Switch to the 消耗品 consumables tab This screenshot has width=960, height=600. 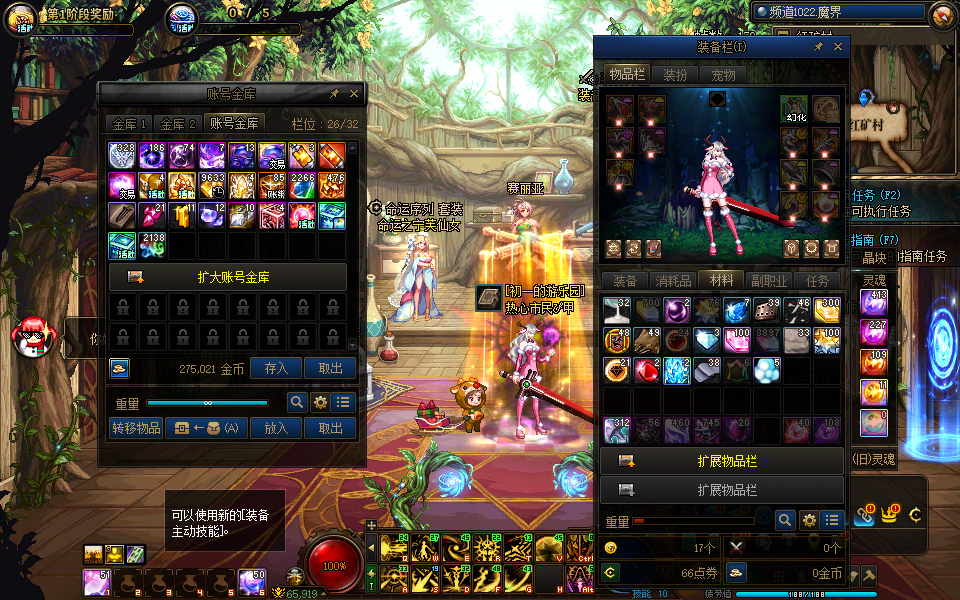pos(673,281)
